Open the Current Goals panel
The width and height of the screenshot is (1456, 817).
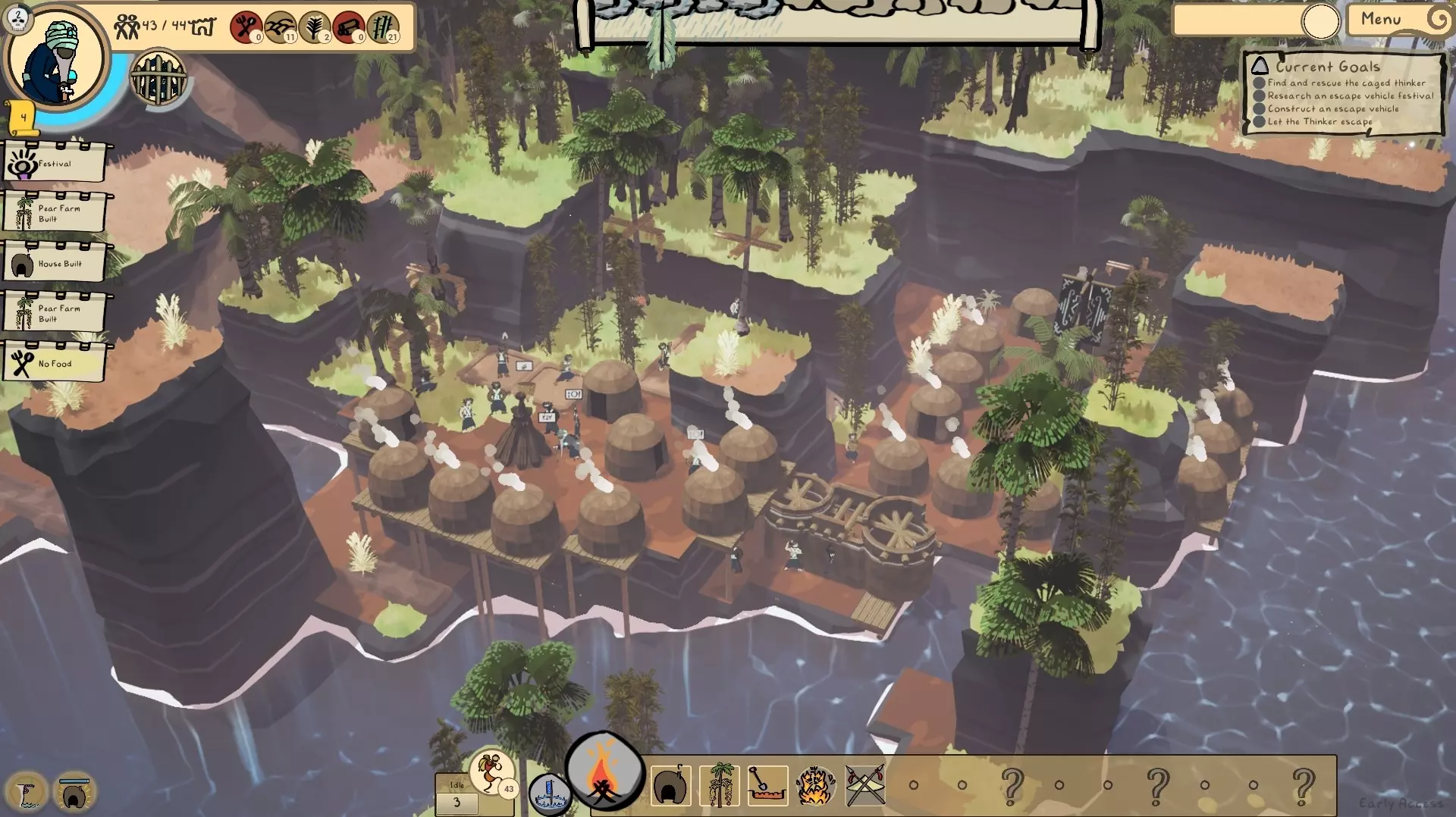click(x=1342, y=94)
